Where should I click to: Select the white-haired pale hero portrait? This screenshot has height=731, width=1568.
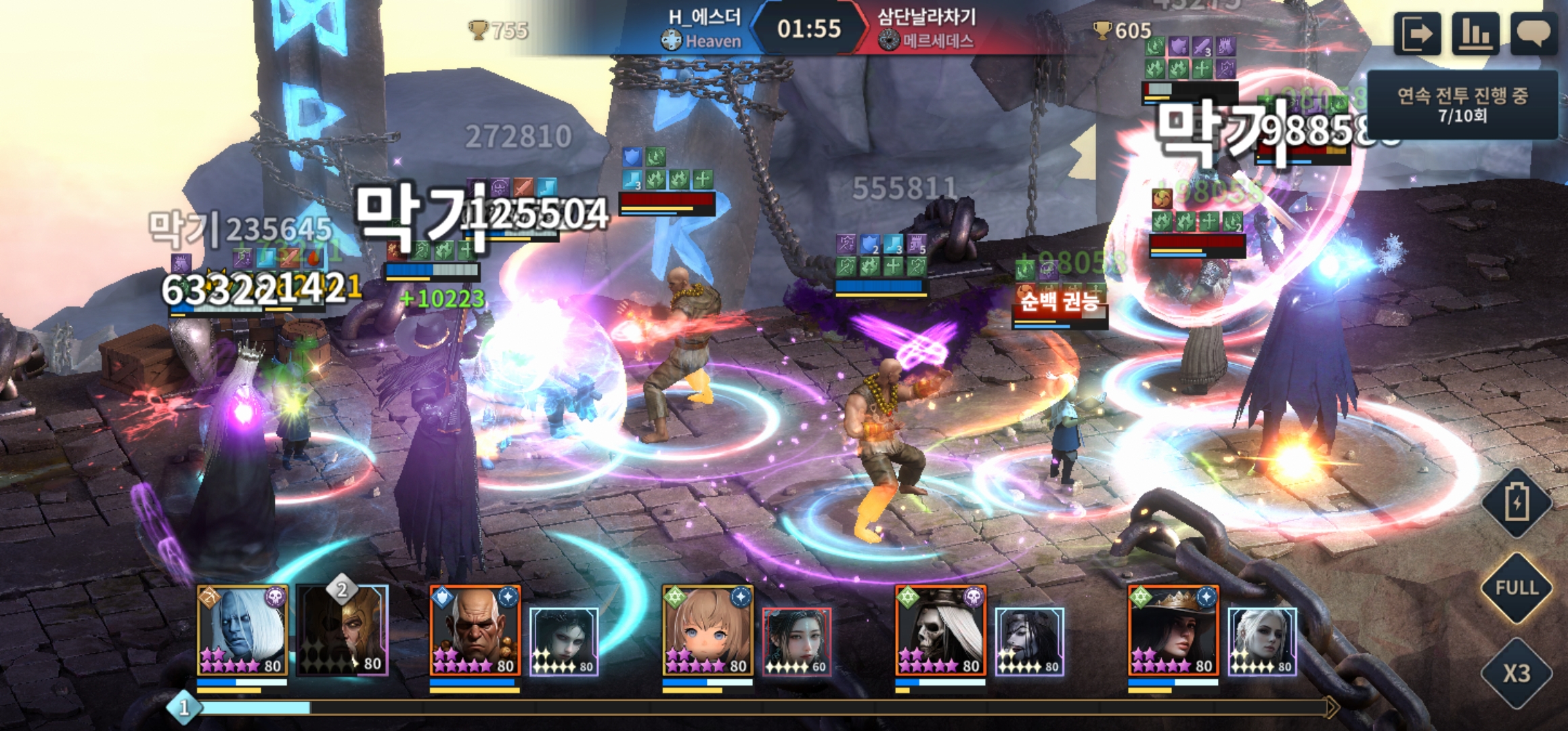coord(242,631)
